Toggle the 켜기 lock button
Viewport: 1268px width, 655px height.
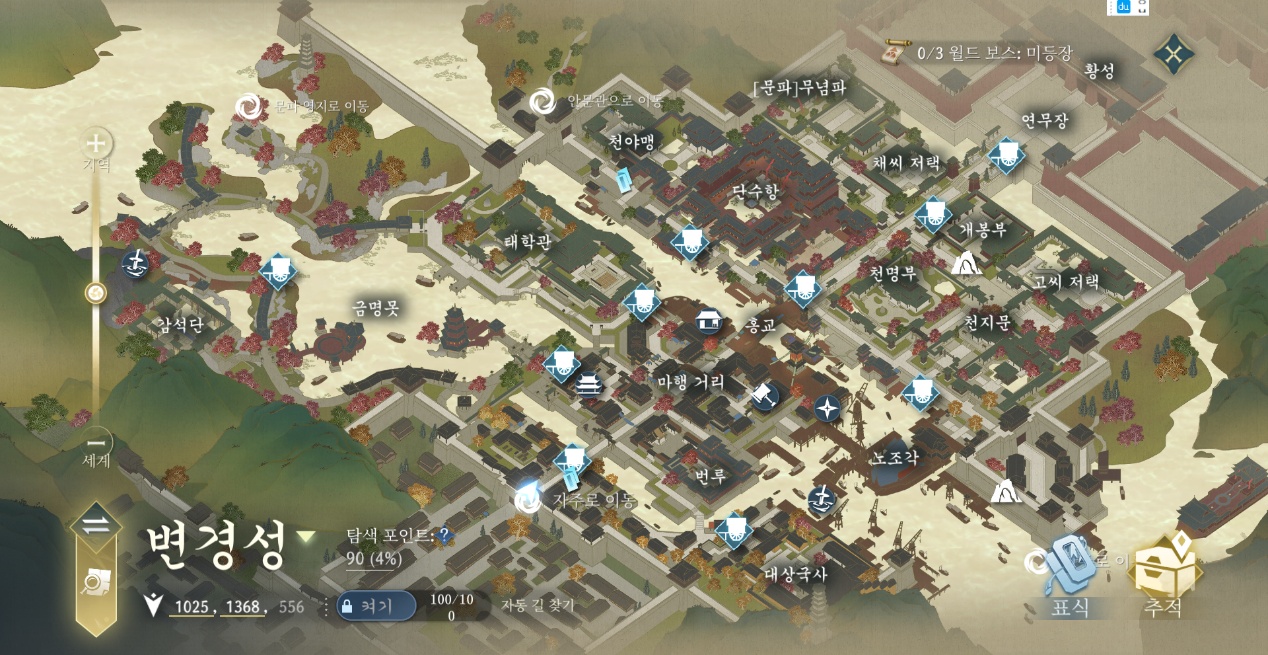[x=375, y=605]
